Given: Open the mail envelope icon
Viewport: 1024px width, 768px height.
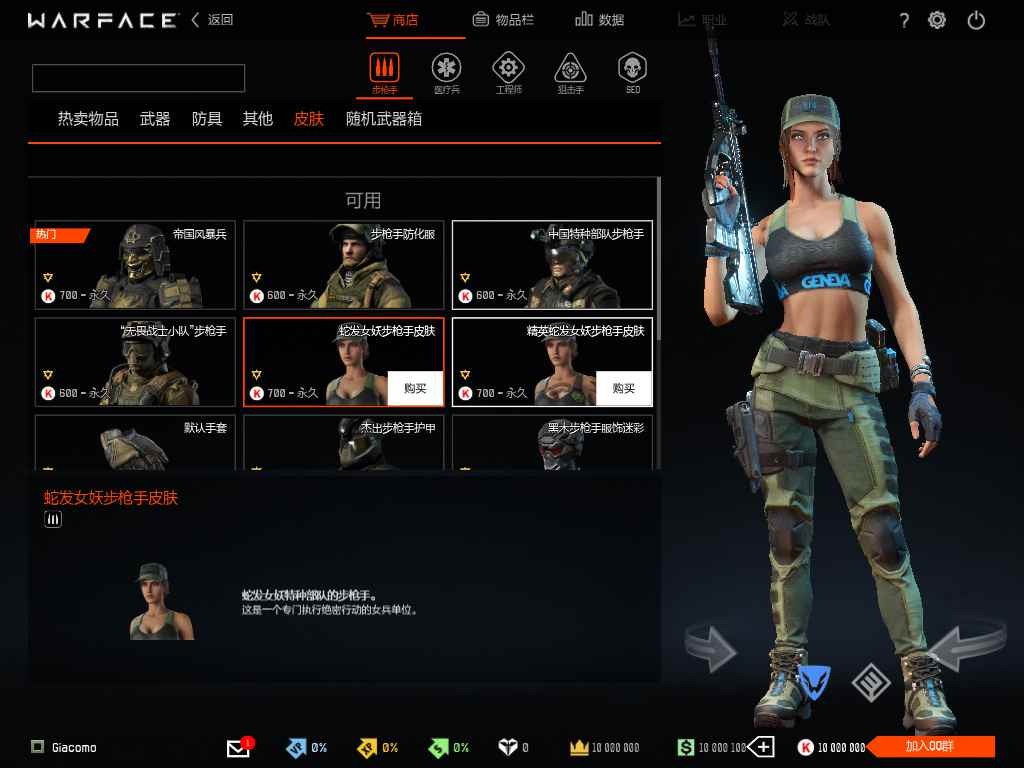Looking at the screenshot, I should 238,748.
